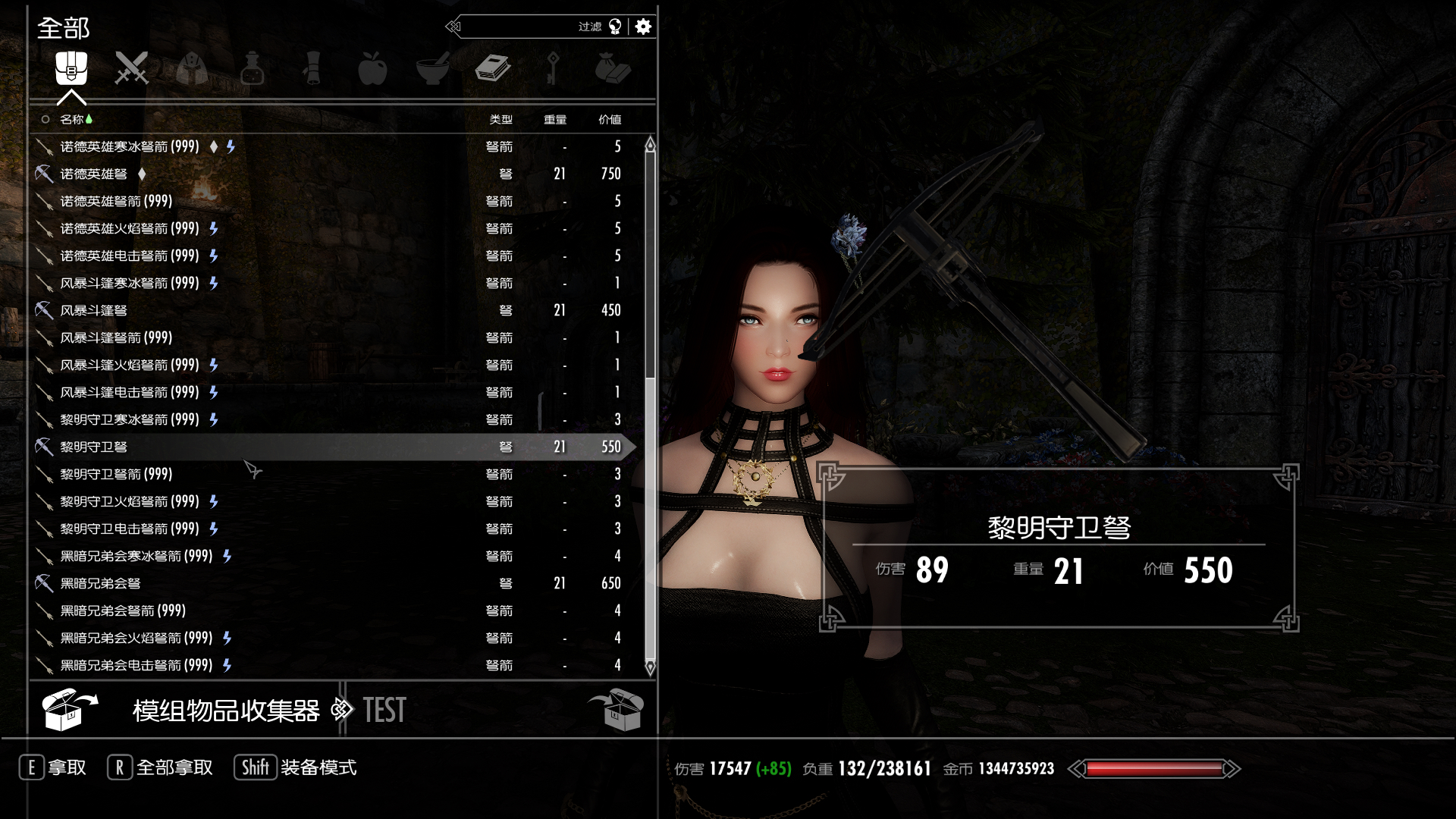Show the books category tab
Image resolution: width=1456 pixels, height=819 pixels.
tap(493, 68)
